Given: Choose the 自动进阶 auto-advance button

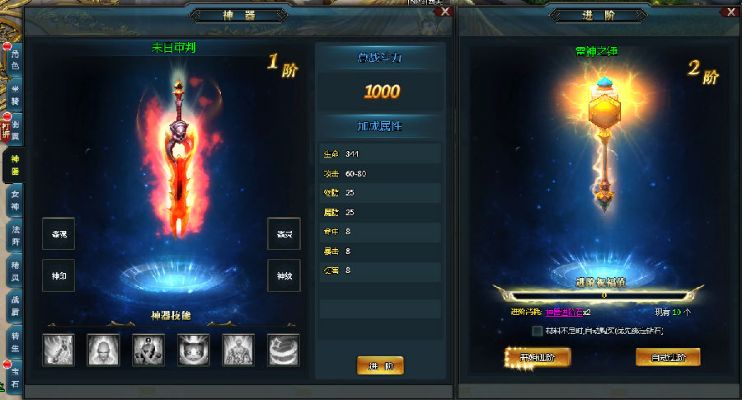Looking at the screenshot, I should pyautogui.click(x=667, y=356).
